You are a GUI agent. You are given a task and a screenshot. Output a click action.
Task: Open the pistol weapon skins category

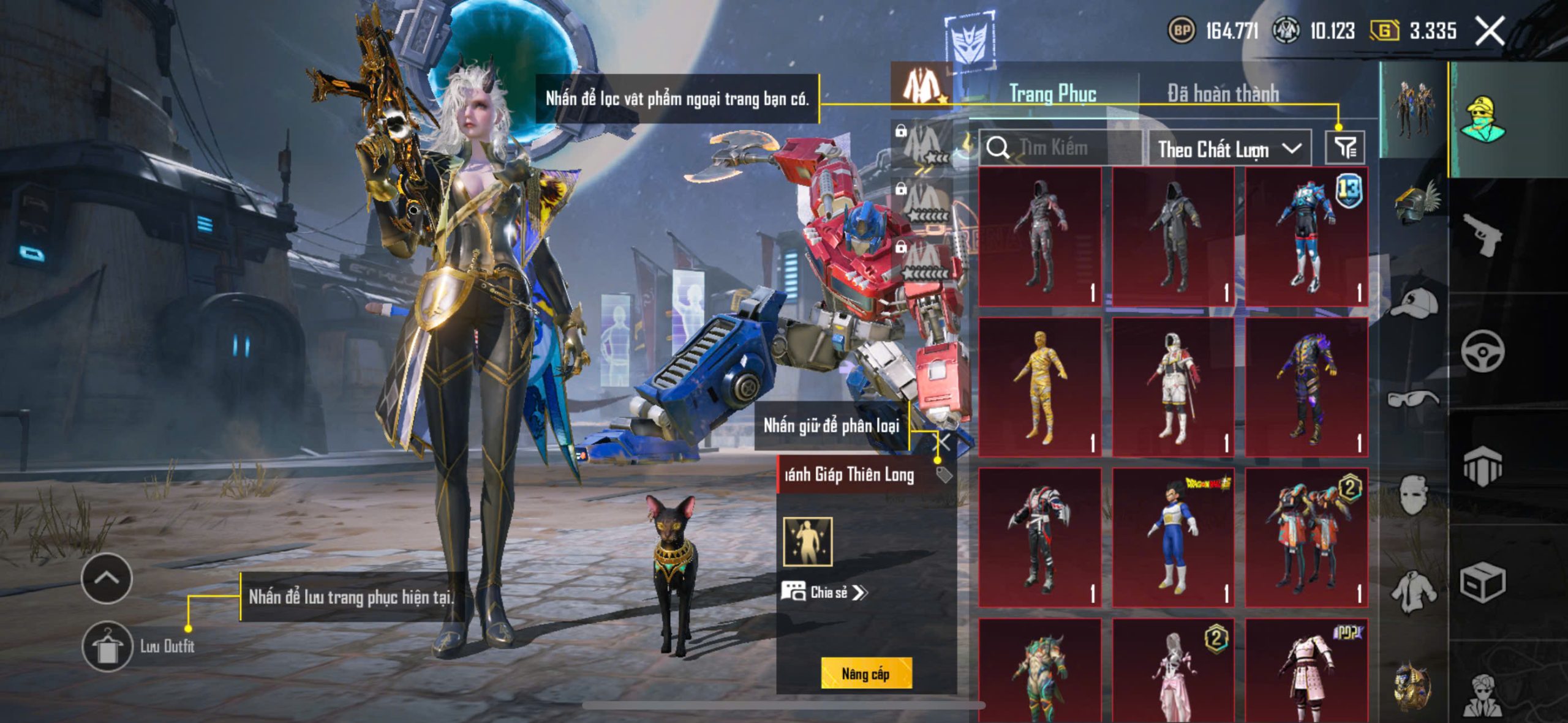[1482, 235]
